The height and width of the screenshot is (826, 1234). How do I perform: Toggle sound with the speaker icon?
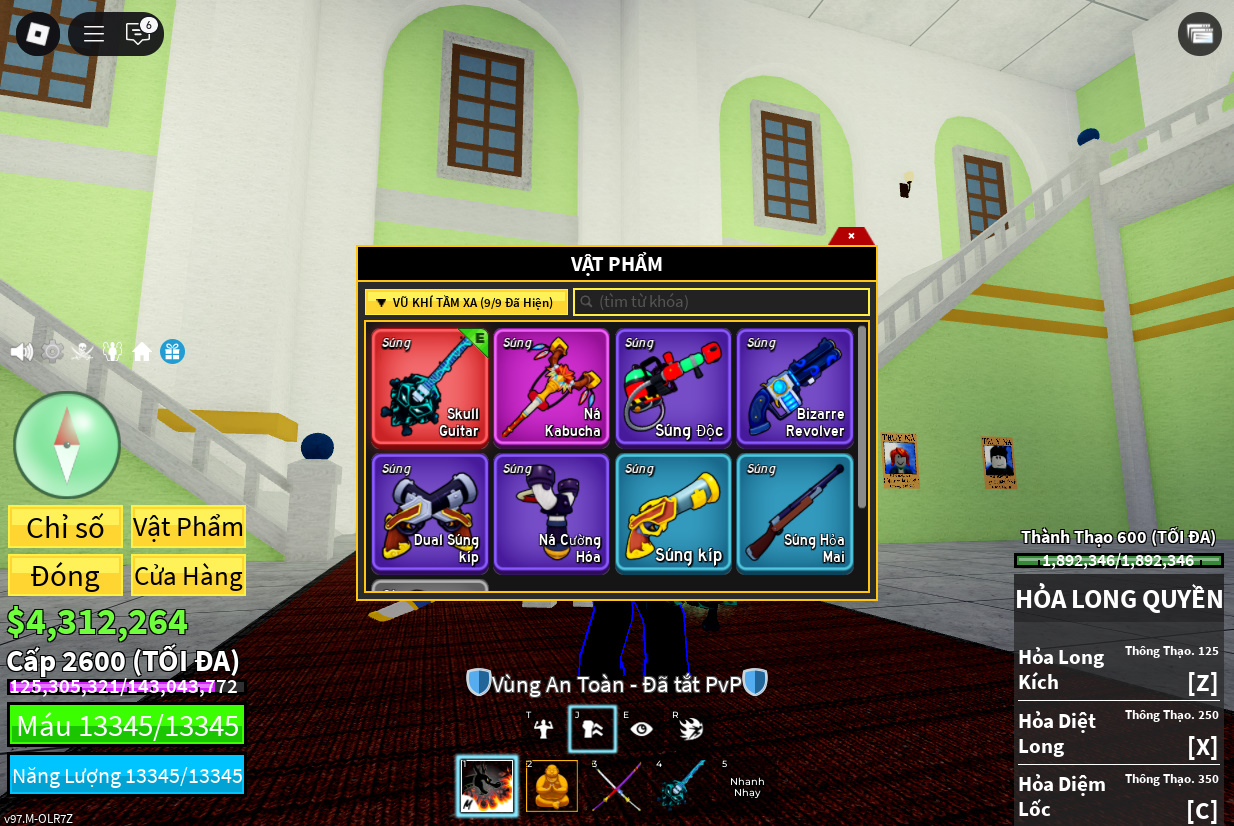coord(21,352)
